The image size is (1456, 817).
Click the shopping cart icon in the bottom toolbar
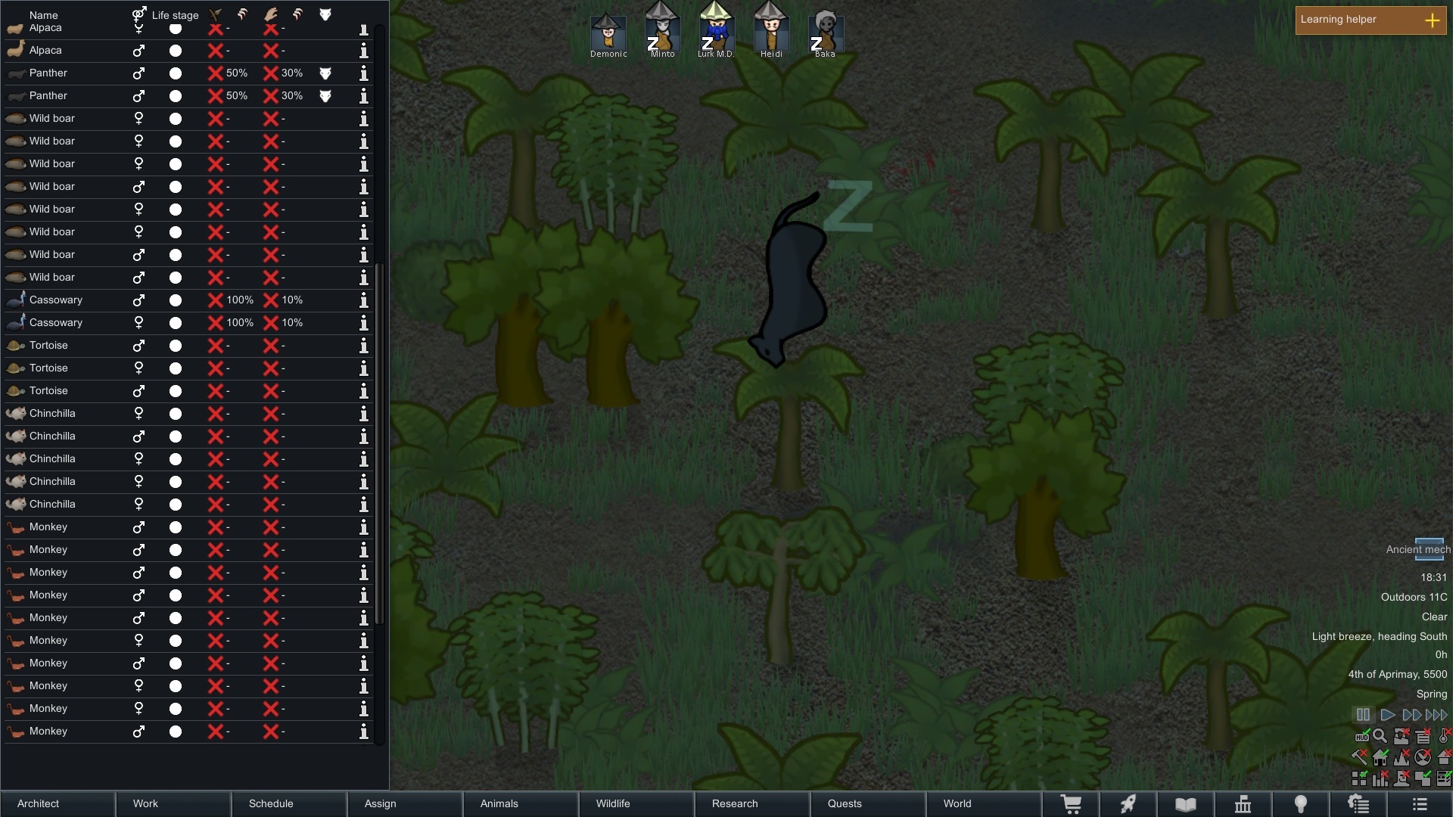pyautogui.click(x=1071, y=803)
